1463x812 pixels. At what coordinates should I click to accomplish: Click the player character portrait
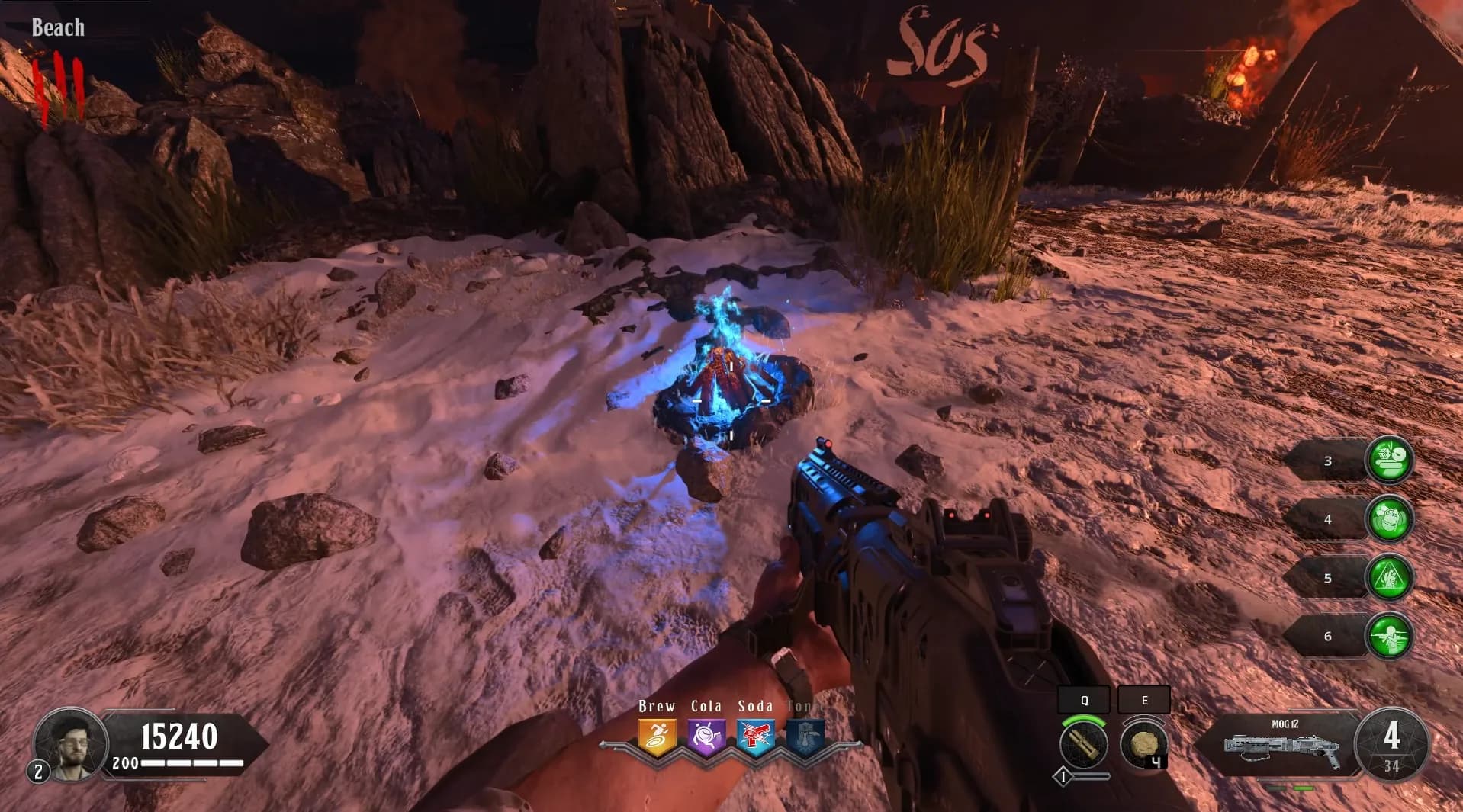click(70, 743)
